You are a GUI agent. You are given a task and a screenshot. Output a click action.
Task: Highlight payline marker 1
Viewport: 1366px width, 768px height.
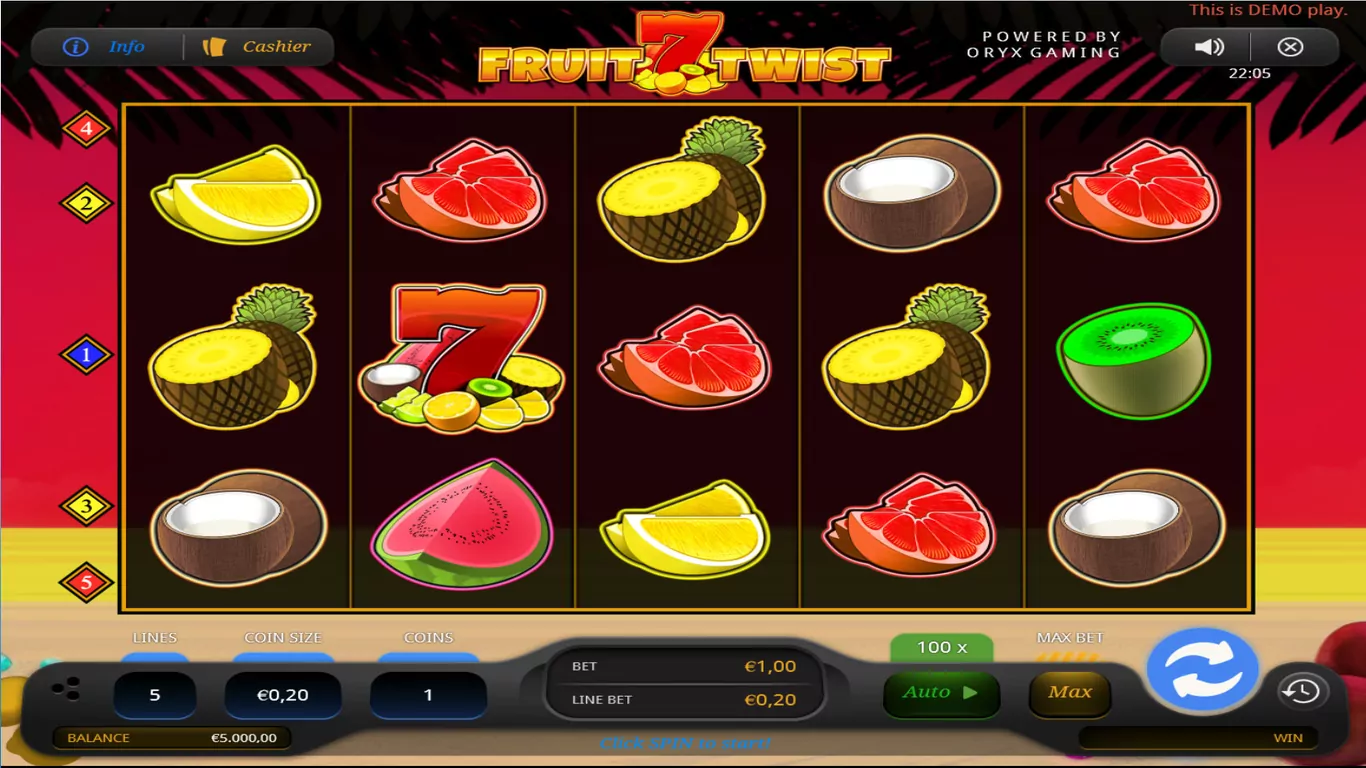(87, 355)
